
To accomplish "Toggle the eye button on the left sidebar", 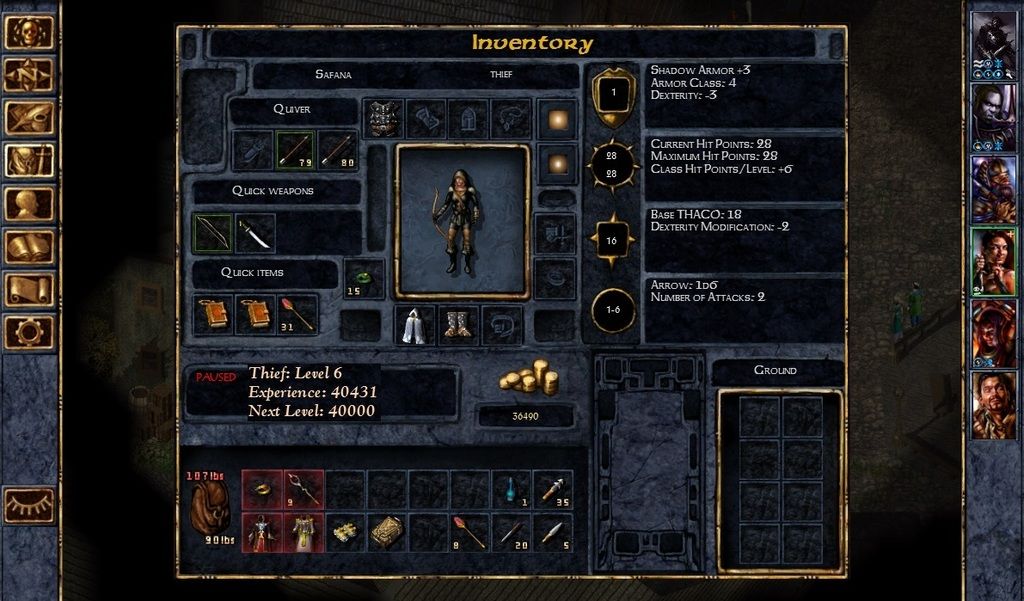I will point(29,505).
